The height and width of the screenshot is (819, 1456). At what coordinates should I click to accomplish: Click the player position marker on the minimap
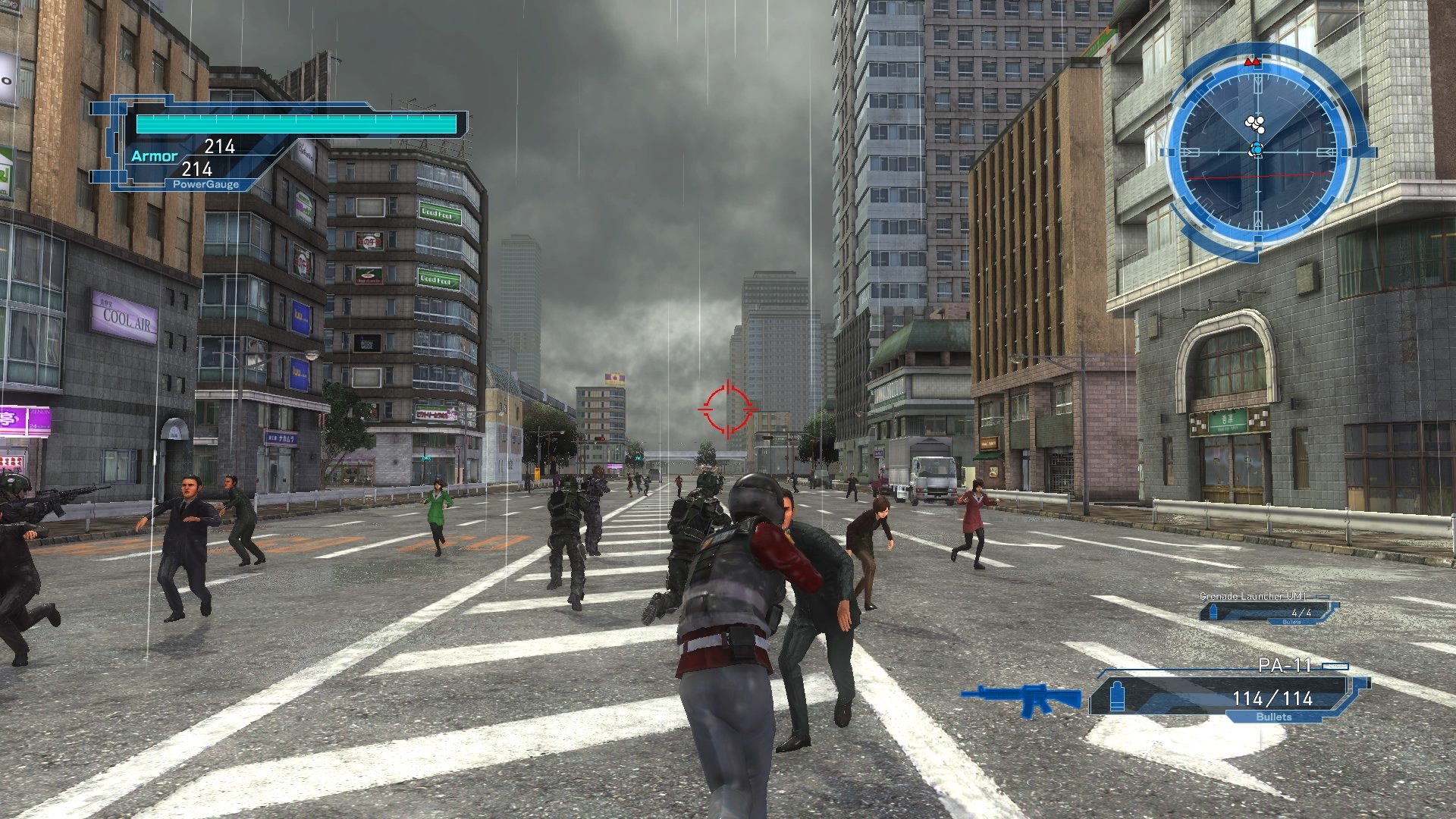[x=1257, y=149]
